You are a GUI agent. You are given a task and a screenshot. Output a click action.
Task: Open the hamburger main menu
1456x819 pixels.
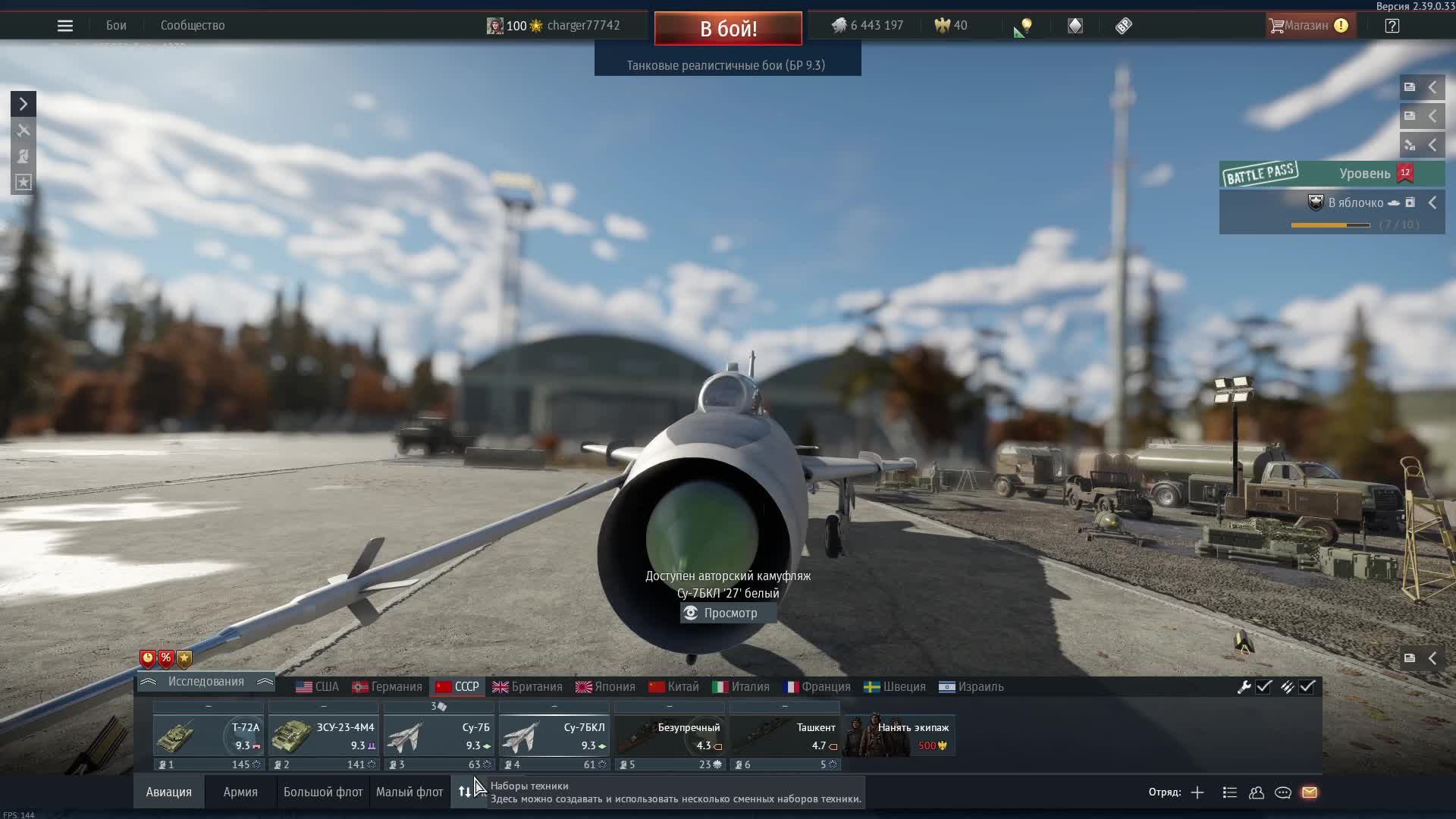point(65,26)
